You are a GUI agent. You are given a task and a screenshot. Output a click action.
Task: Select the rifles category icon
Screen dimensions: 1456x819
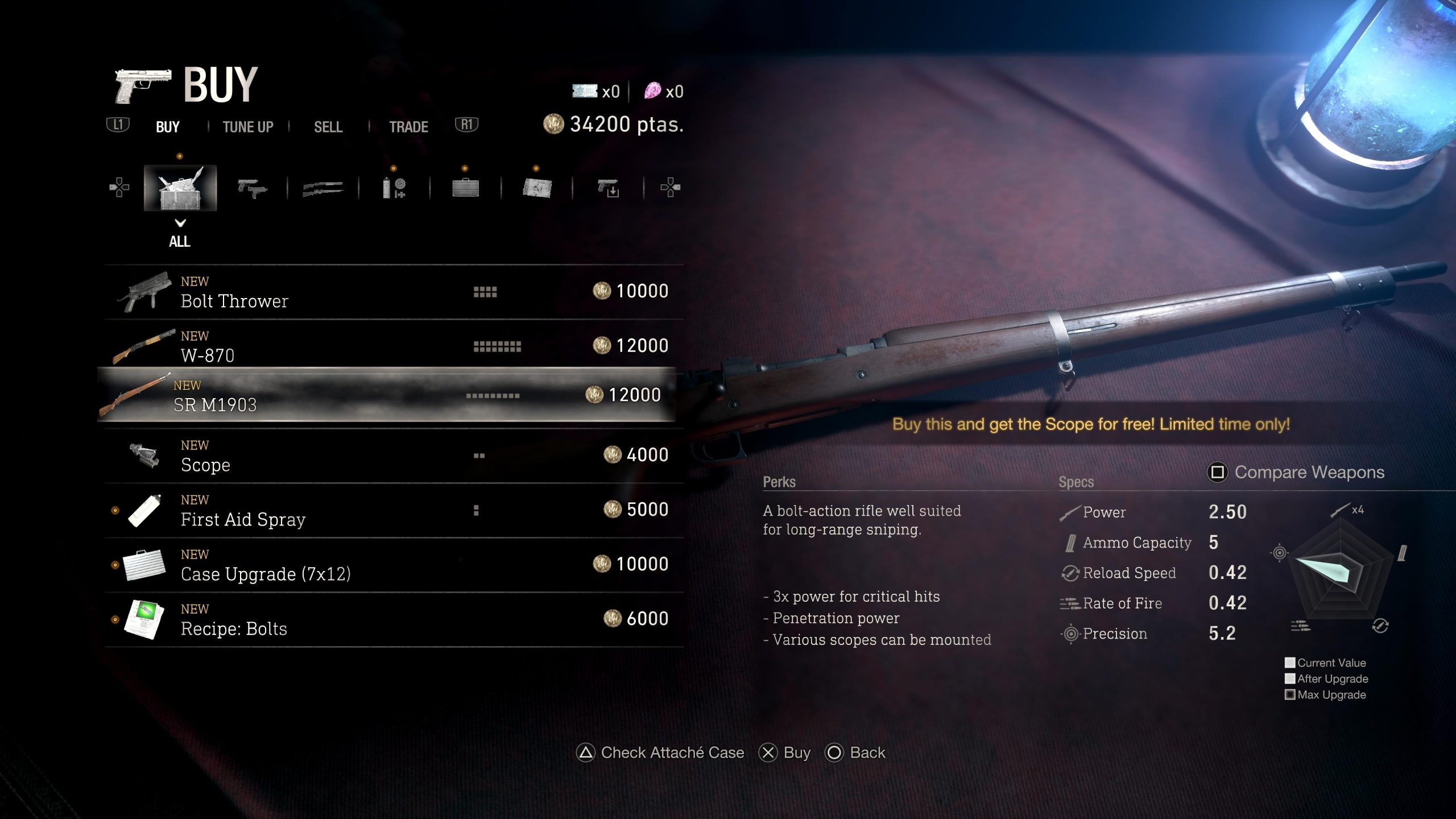[x=321, y=188]
